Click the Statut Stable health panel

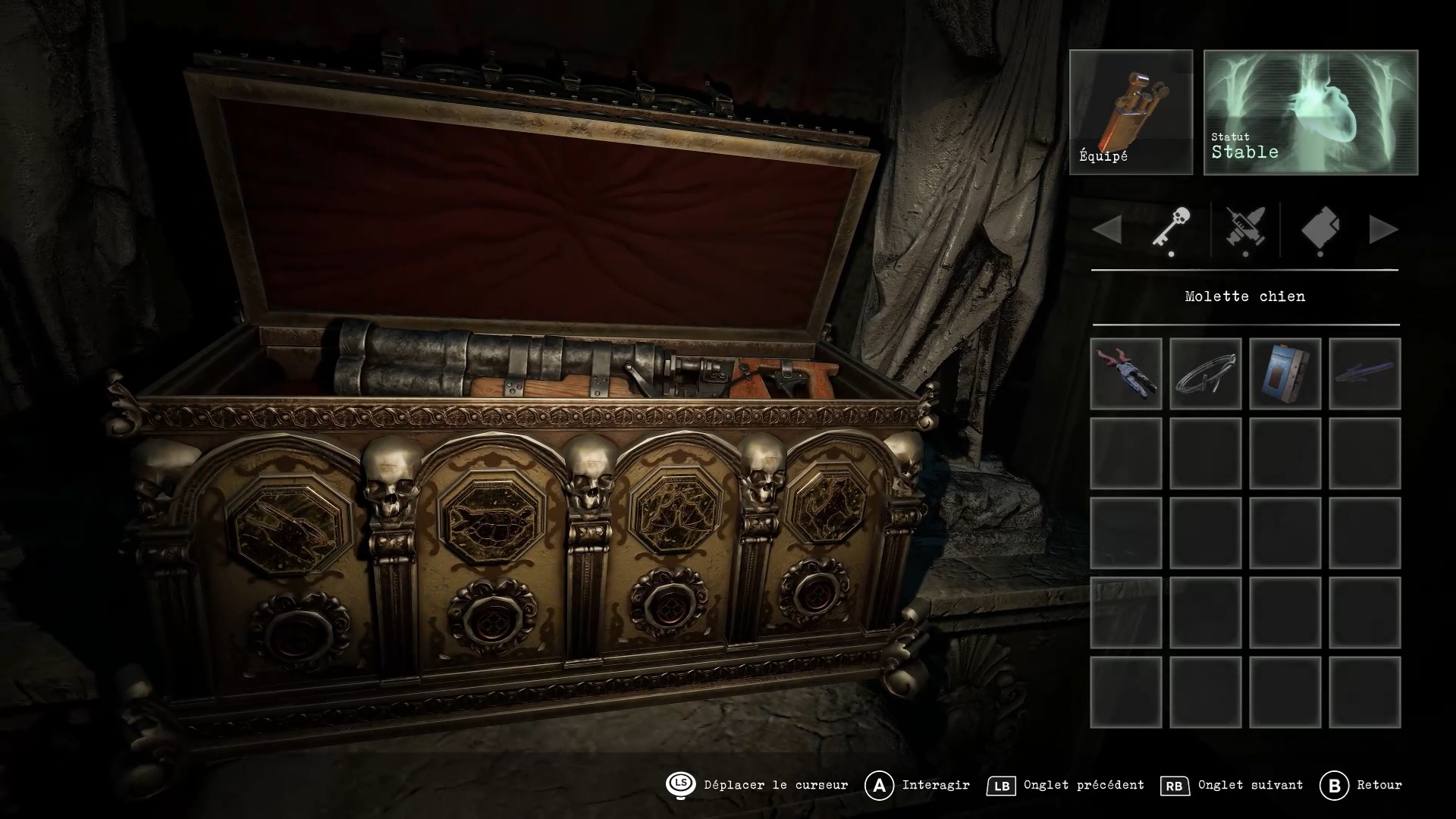point(1310,112)
